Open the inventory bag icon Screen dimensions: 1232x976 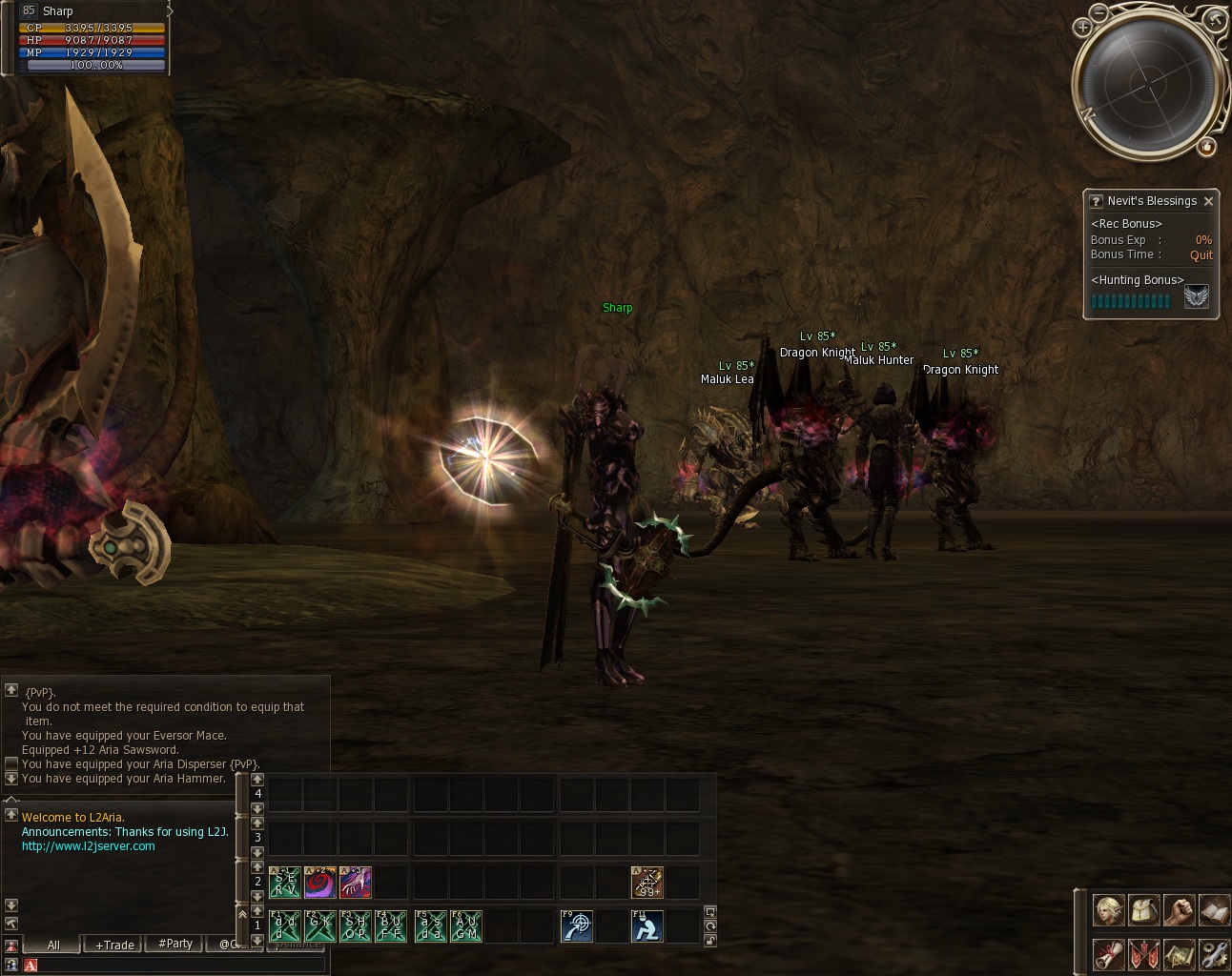pyautogui.click(x=1143, y=910)
